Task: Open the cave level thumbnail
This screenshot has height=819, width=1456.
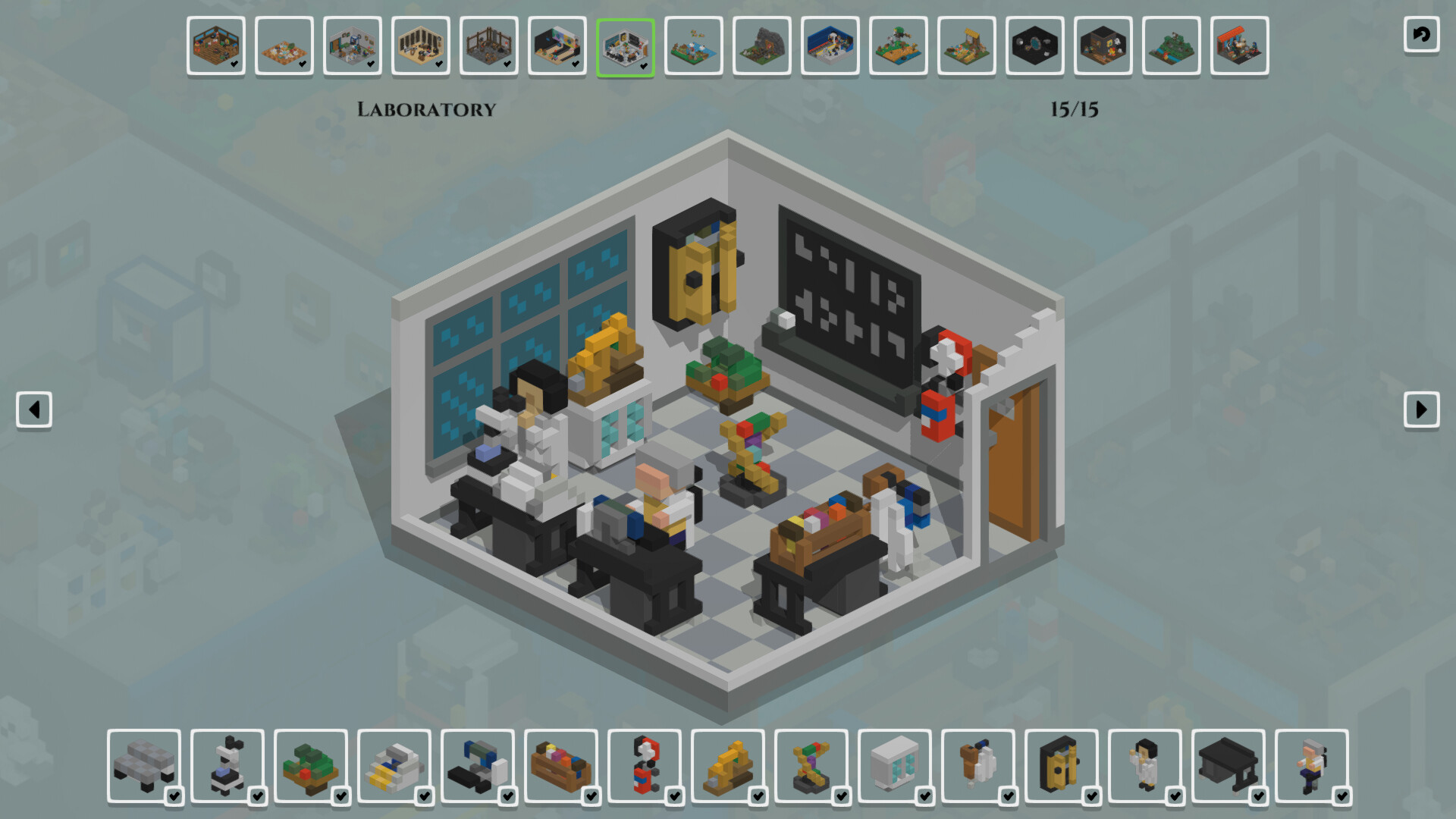Action: pos(761,46)
